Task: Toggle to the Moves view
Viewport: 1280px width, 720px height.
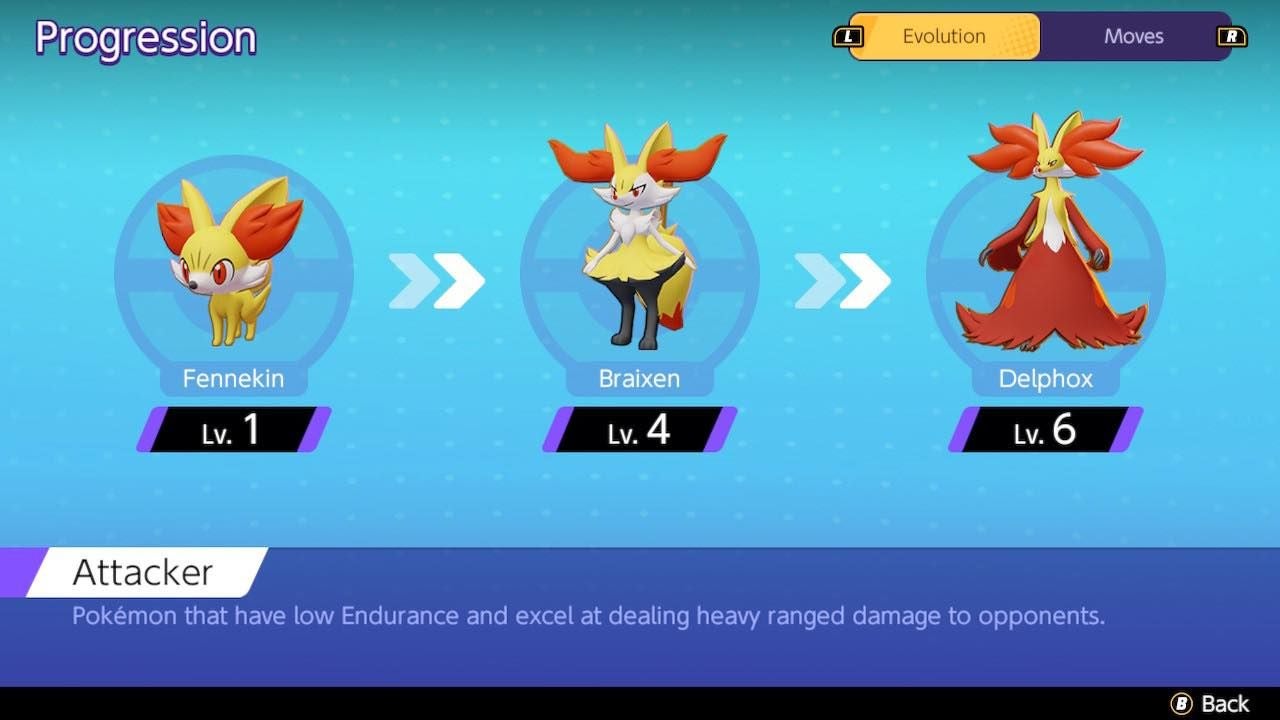Action: click(x=1133, y=36)
